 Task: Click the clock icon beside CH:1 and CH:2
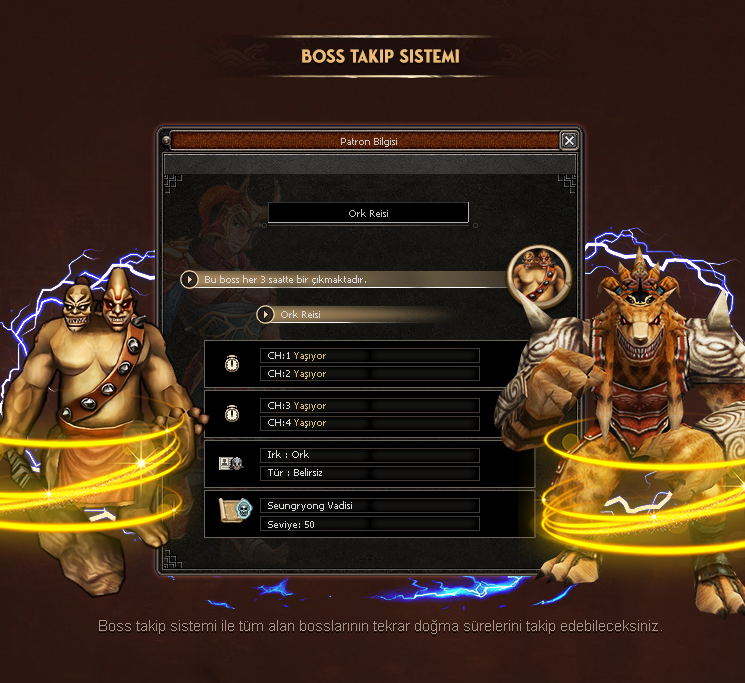(x=232, y=364)
